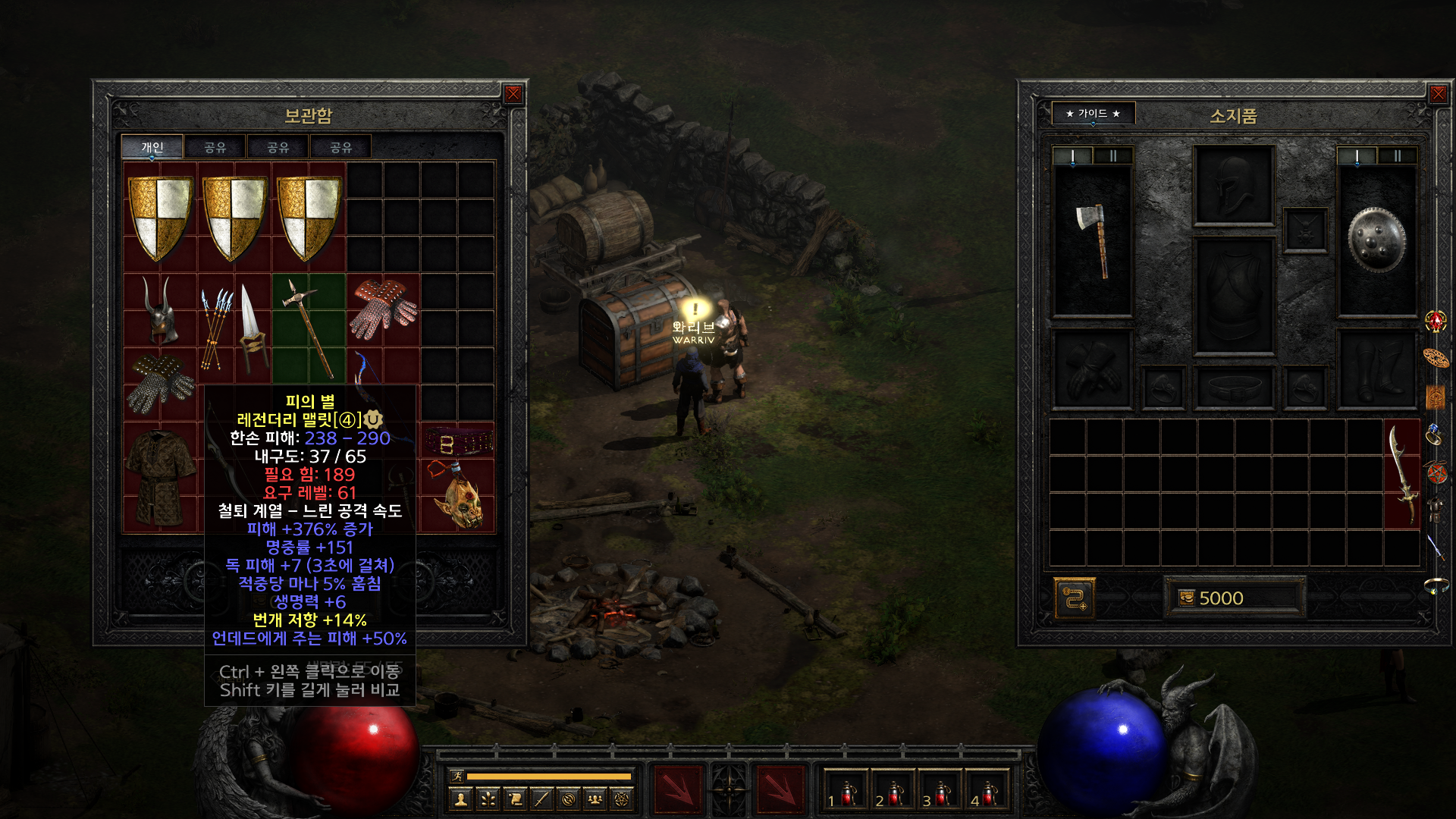This screenshot has width=1456, height=819.
Task: Pick up the horned helm in stash
Action: [161, 309]
